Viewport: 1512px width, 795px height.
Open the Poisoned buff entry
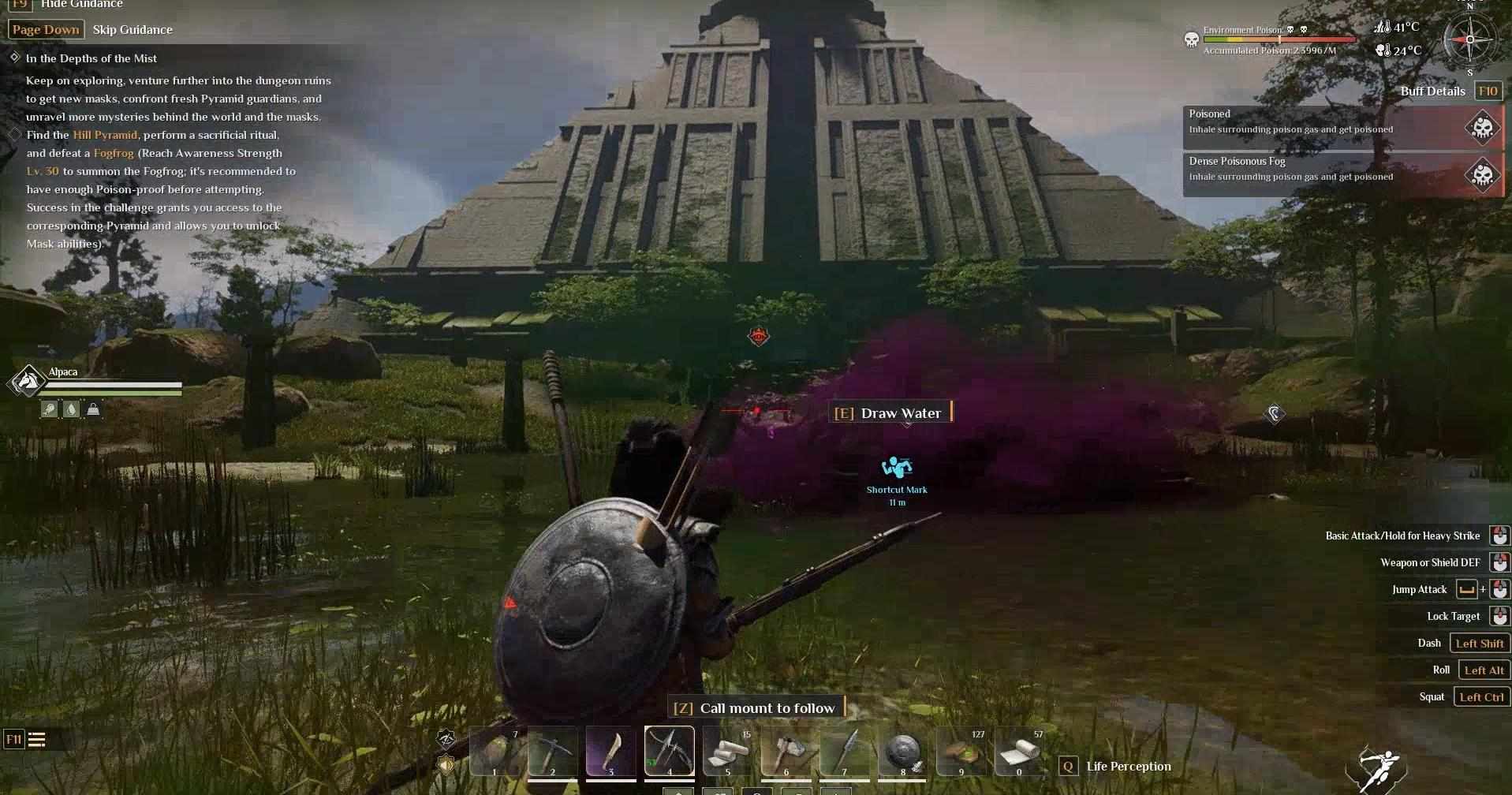tap(1342, 125)
